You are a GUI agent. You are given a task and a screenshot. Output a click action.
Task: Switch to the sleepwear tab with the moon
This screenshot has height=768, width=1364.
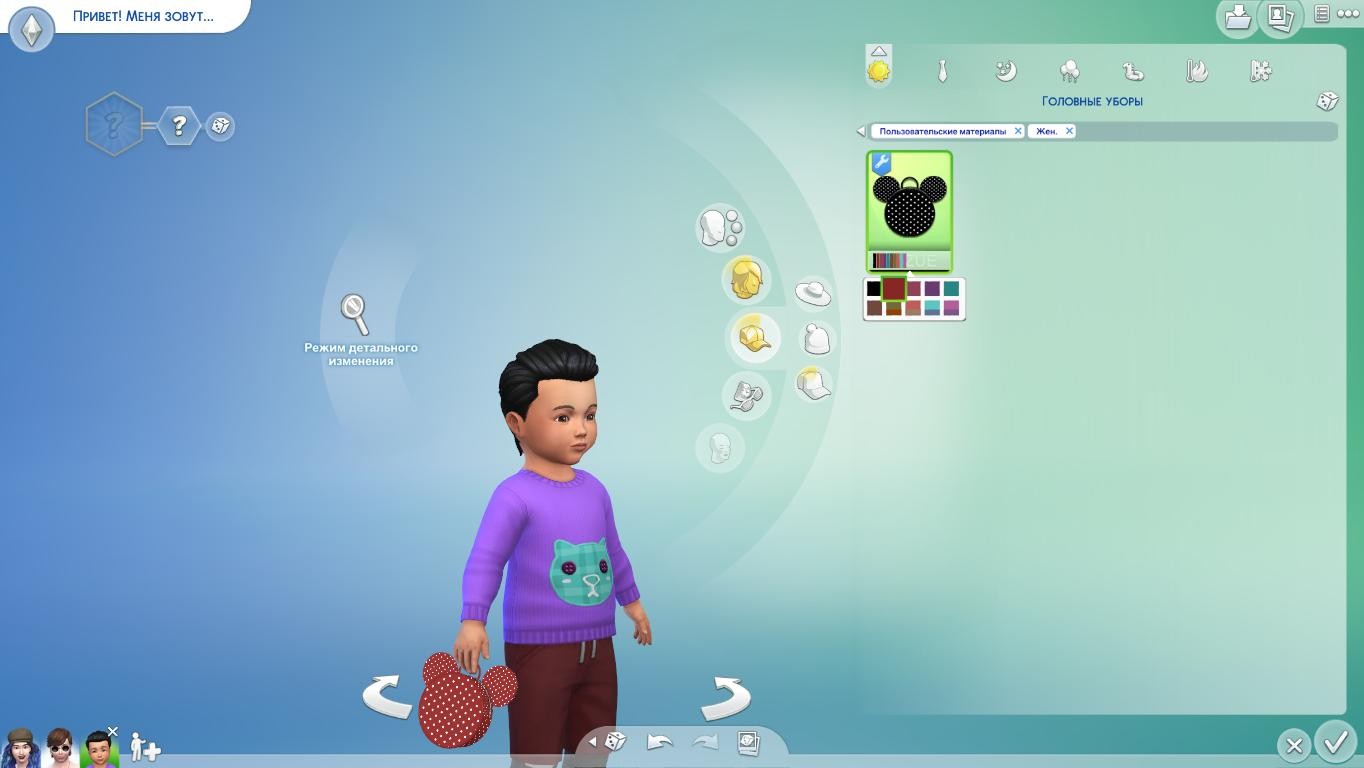click(x=1006, y=71)
